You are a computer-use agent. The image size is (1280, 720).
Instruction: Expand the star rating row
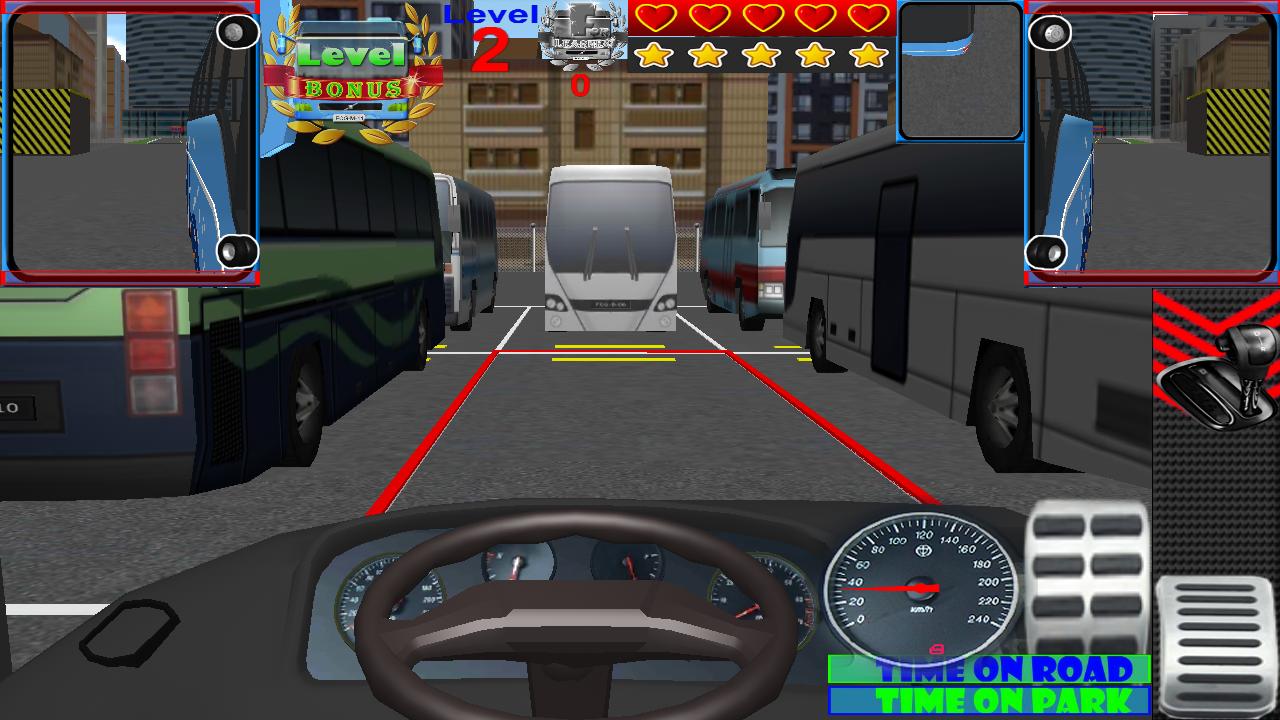click(x=760, y=55)
